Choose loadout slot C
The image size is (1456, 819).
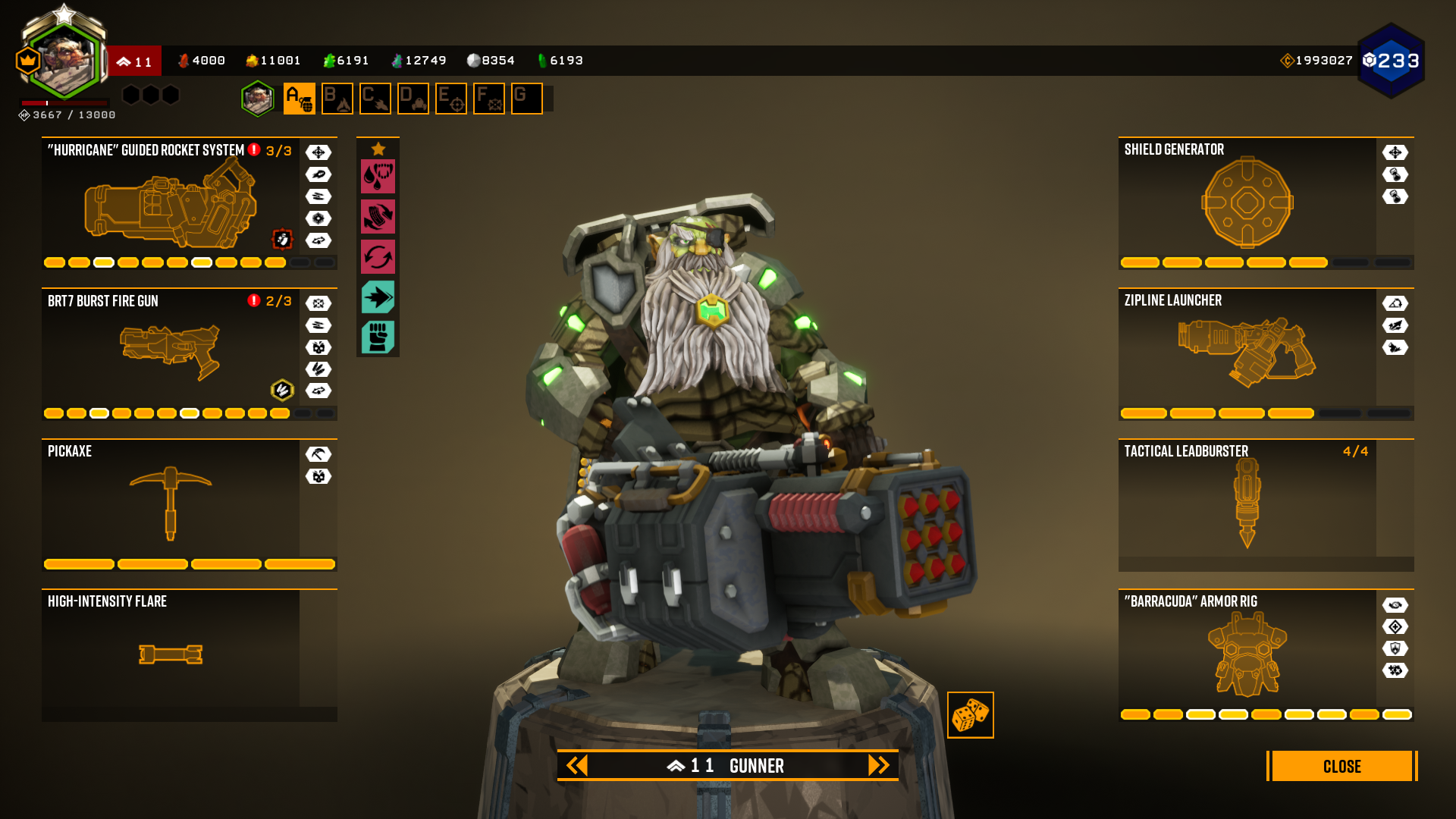pos(375,99)
